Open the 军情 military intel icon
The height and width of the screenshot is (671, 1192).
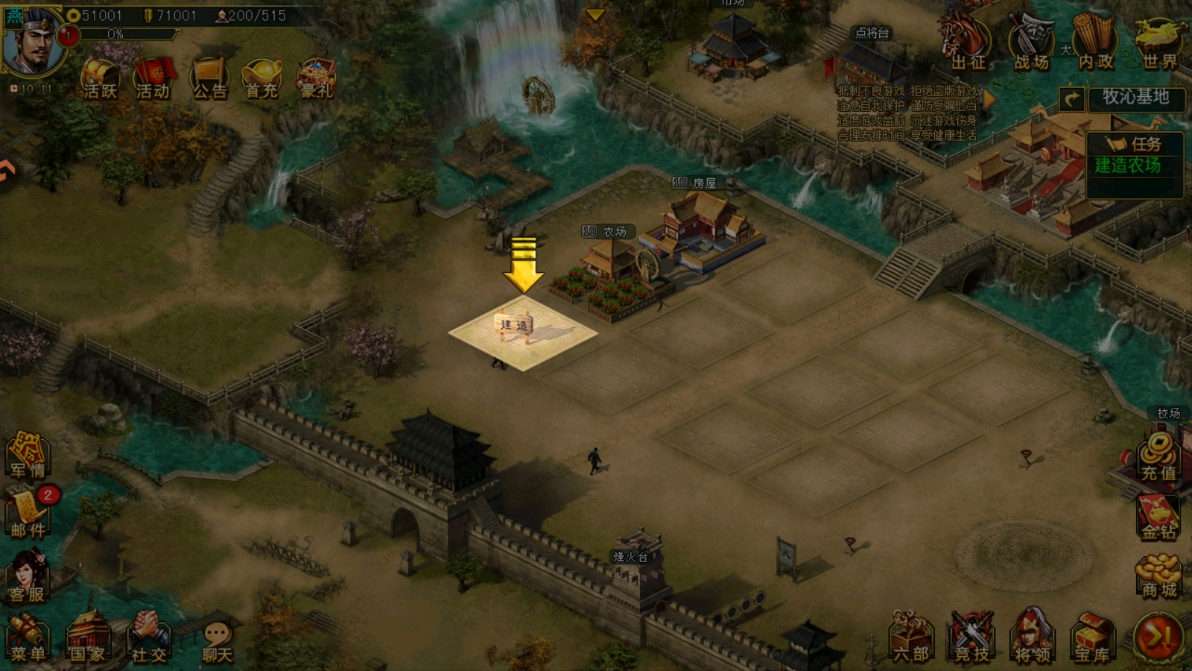click(x=27, y=456)
